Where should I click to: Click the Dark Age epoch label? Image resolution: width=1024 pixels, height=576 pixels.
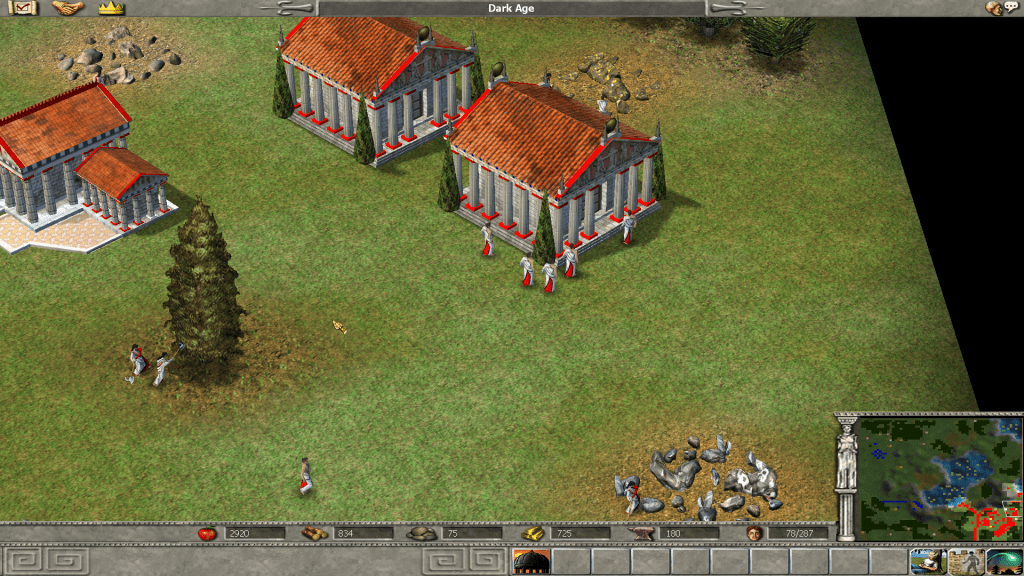pos(512,8)
